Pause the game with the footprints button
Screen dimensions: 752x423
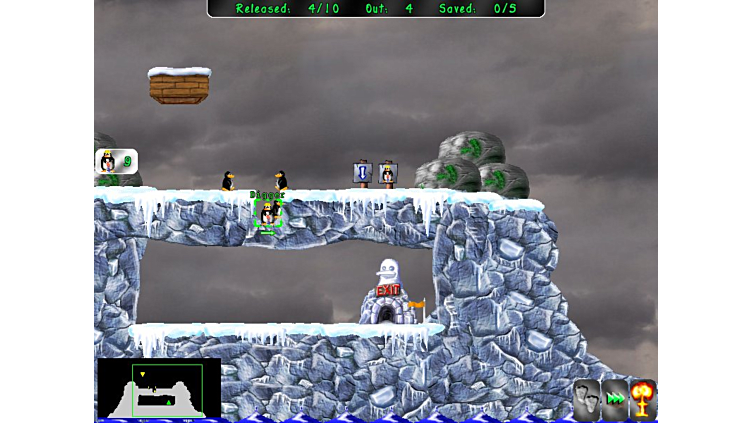point(587,397)
